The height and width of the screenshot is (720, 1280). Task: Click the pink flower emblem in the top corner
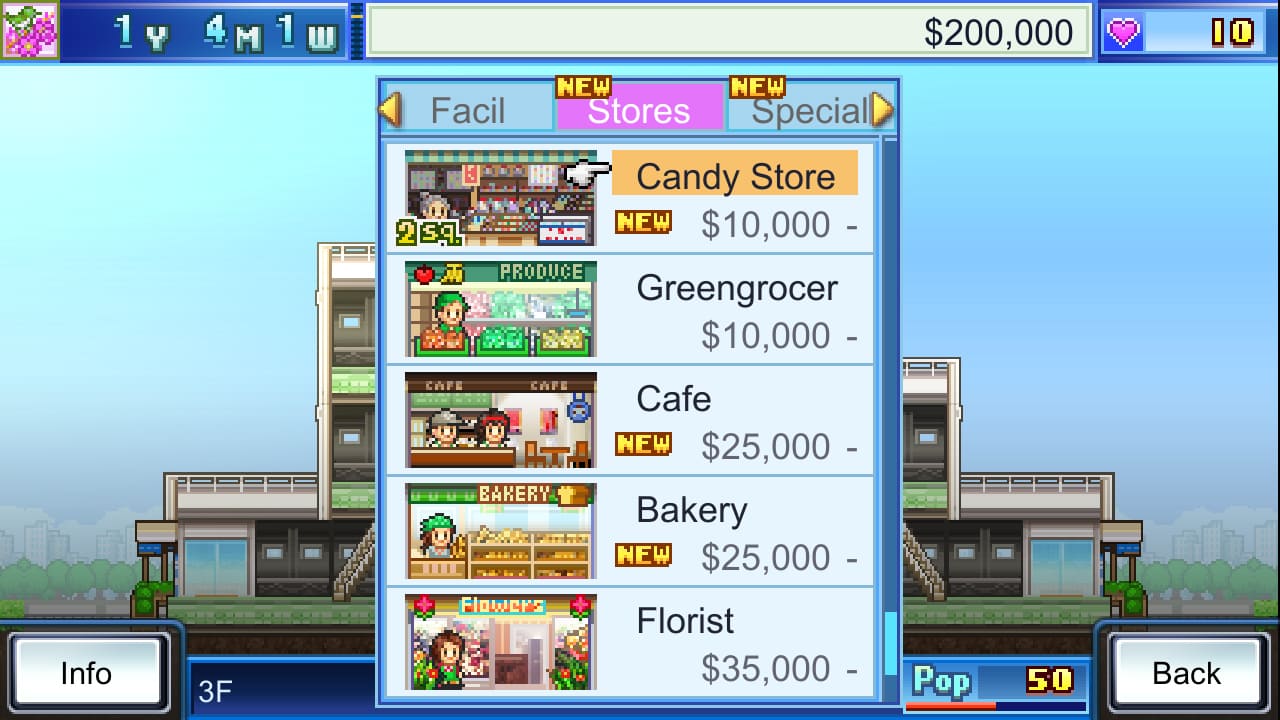(32, 32)
